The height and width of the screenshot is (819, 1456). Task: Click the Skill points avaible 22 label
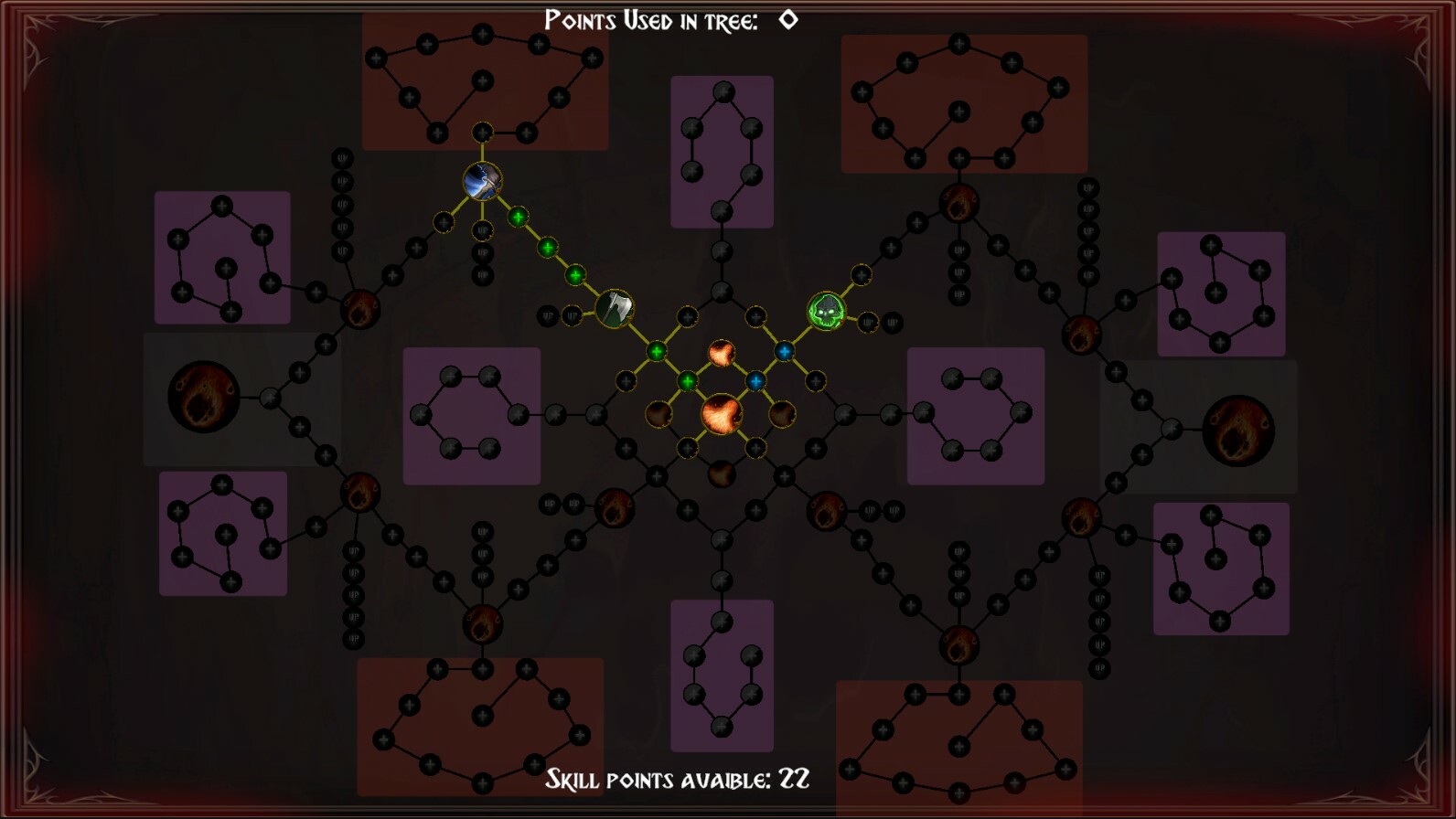pyautogui.click(x=677, y=778)
